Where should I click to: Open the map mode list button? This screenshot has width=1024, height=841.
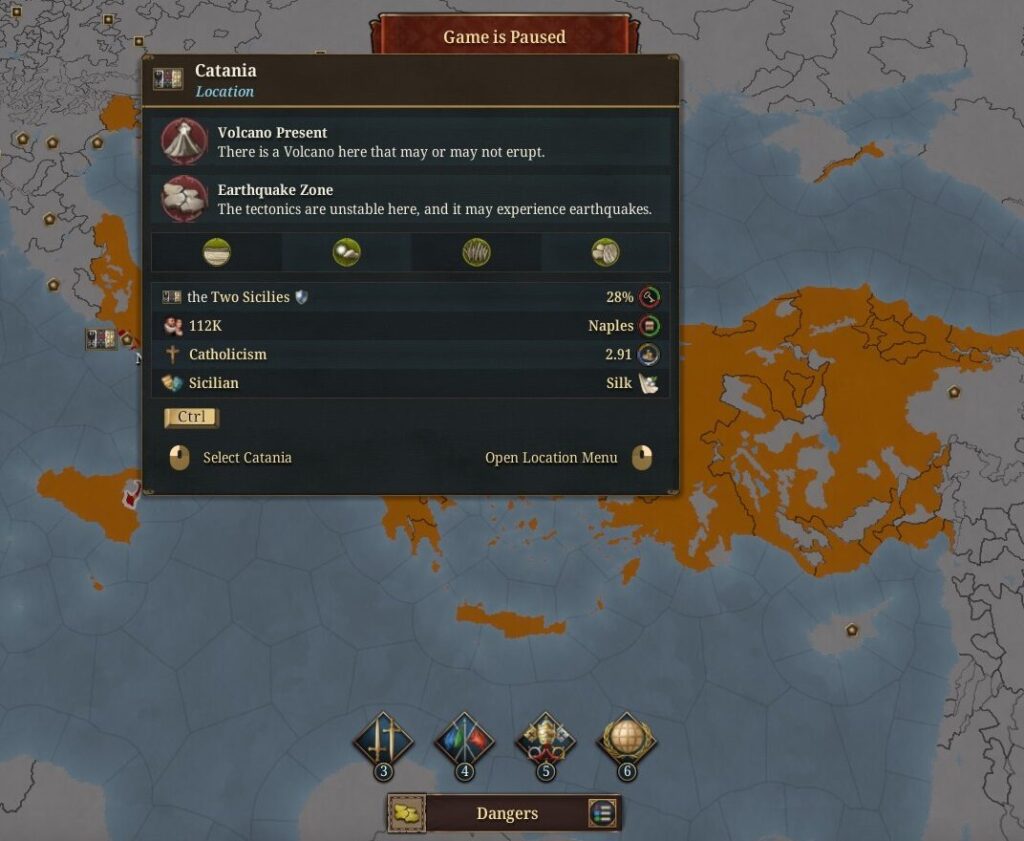pos(602,813)
